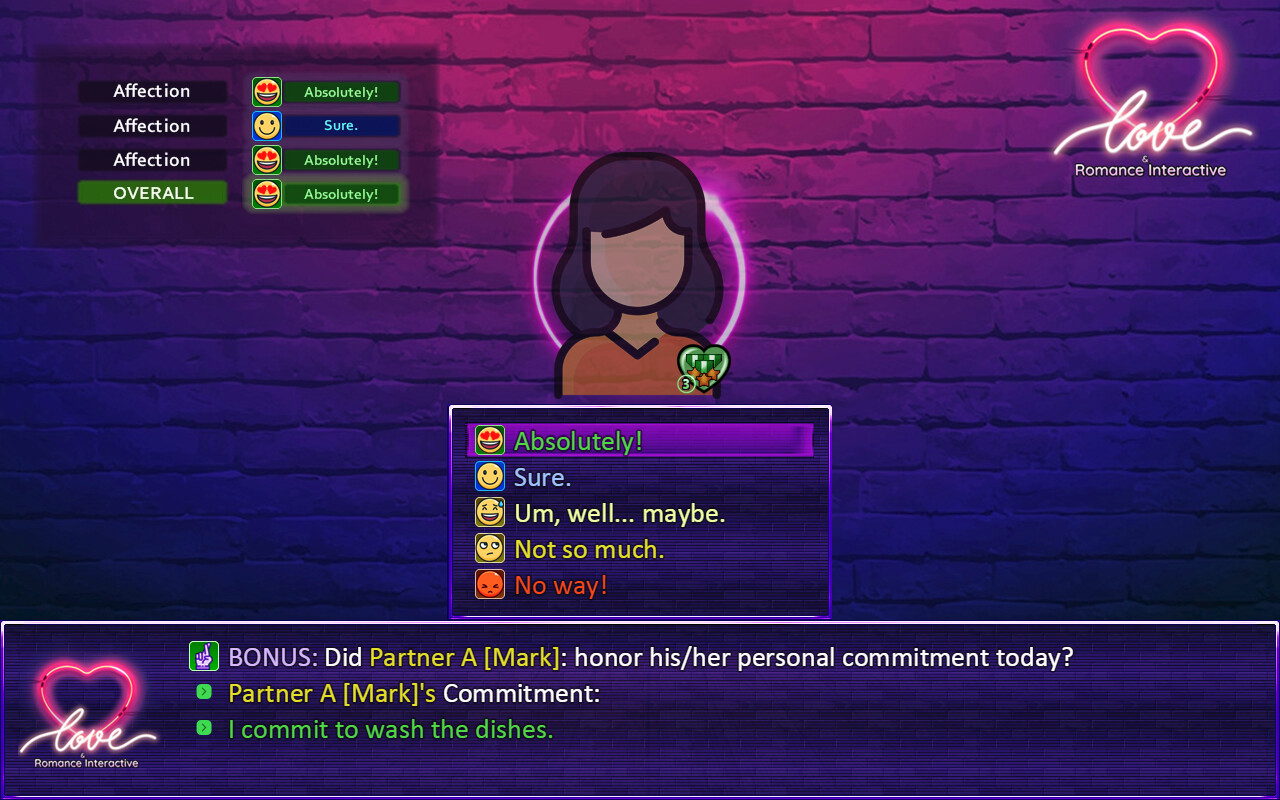Image resolution: width=1280 pixels, height=800 pixels.
Task: Click the Sure. button in the score panel
Action: [x=340, y=125]
